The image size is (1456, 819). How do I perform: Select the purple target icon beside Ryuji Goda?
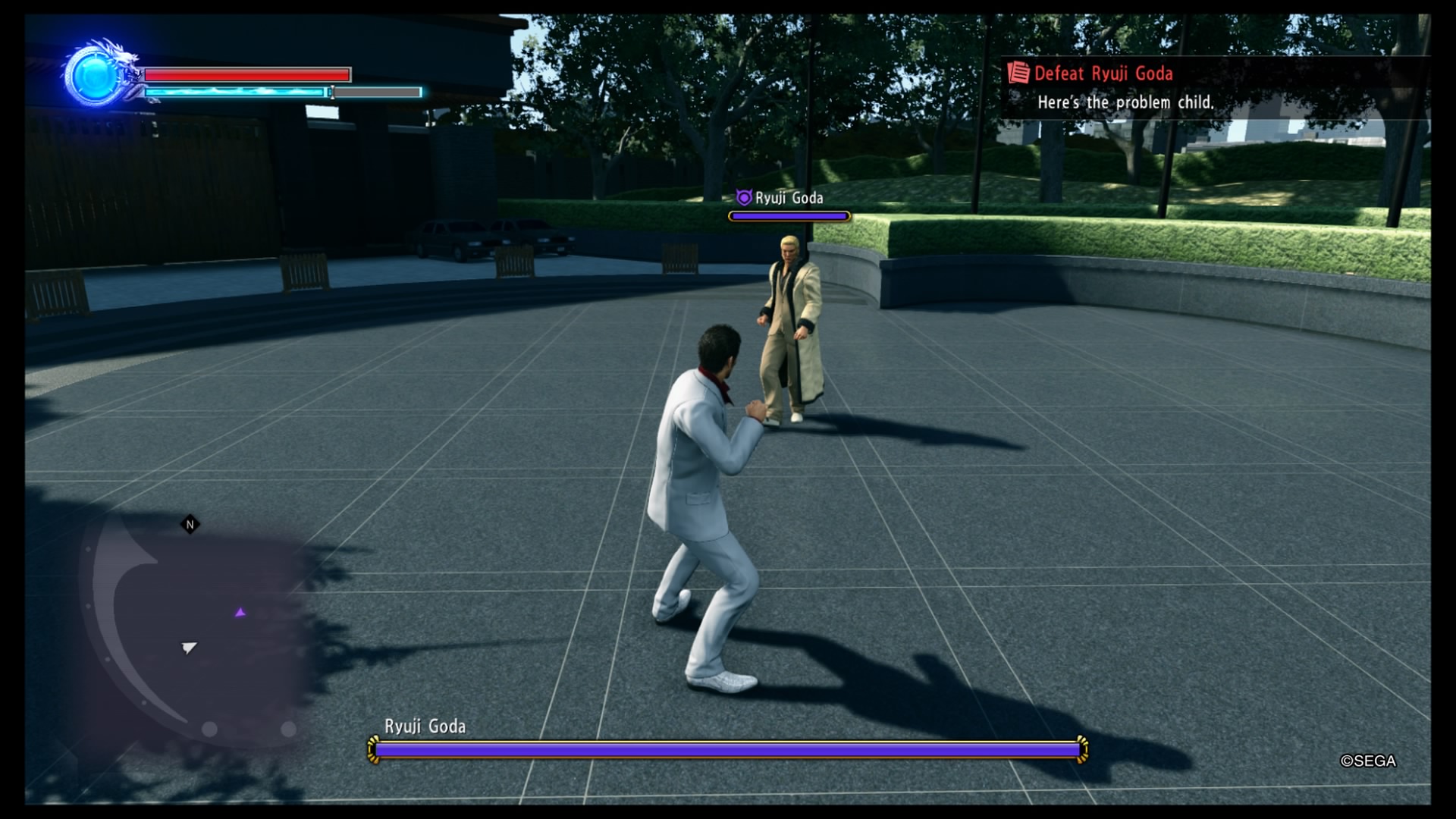point(744,198)
